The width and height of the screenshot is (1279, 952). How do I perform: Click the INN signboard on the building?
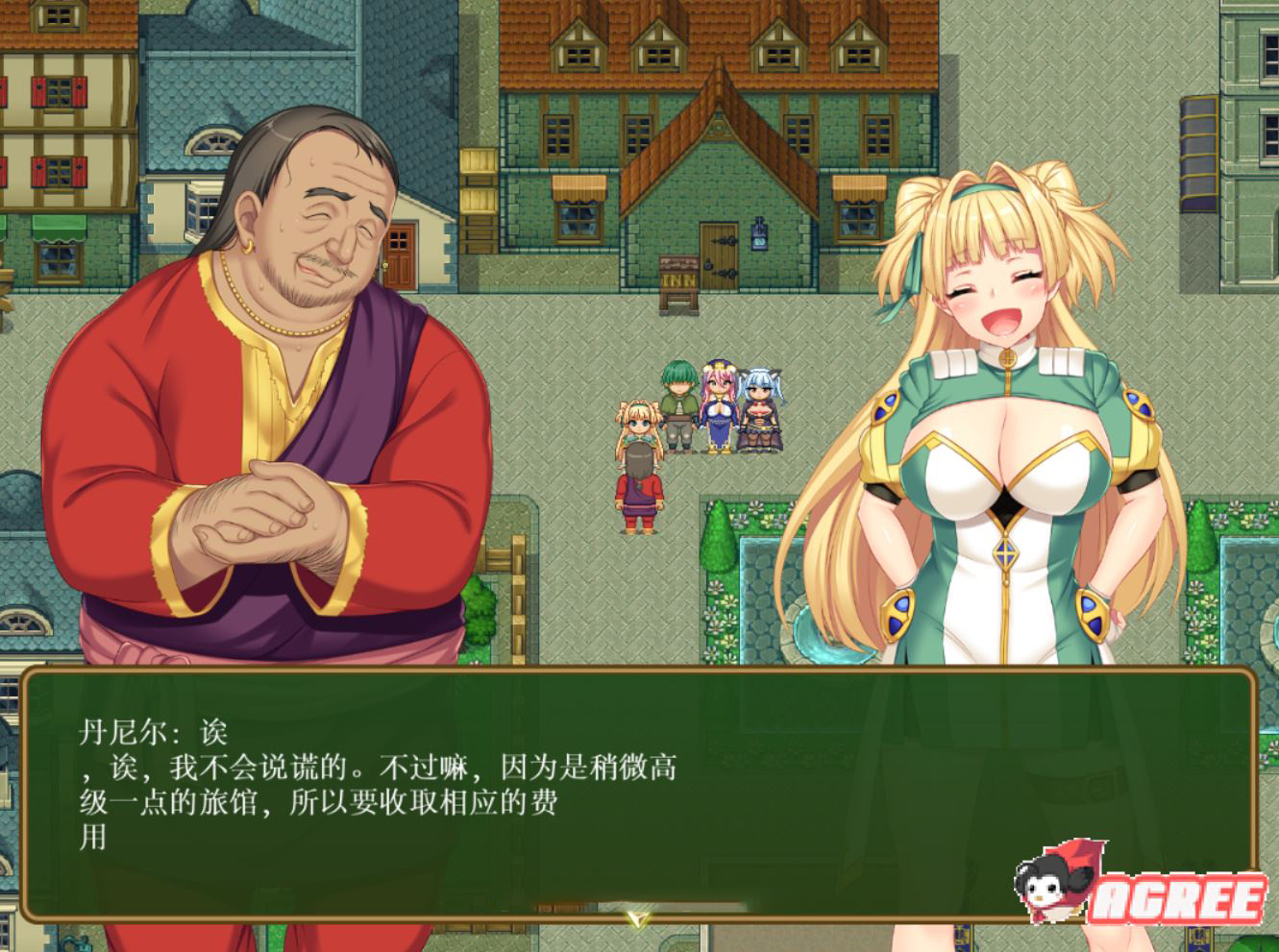click(677, 277)
